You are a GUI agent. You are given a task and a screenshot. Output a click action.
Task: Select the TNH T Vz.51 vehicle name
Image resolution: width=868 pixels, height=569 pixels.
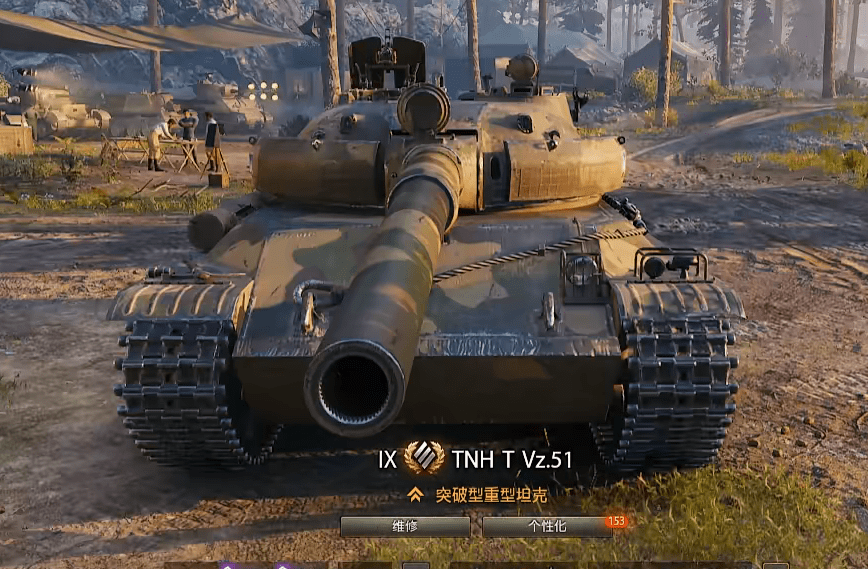(x=512, y=459)
